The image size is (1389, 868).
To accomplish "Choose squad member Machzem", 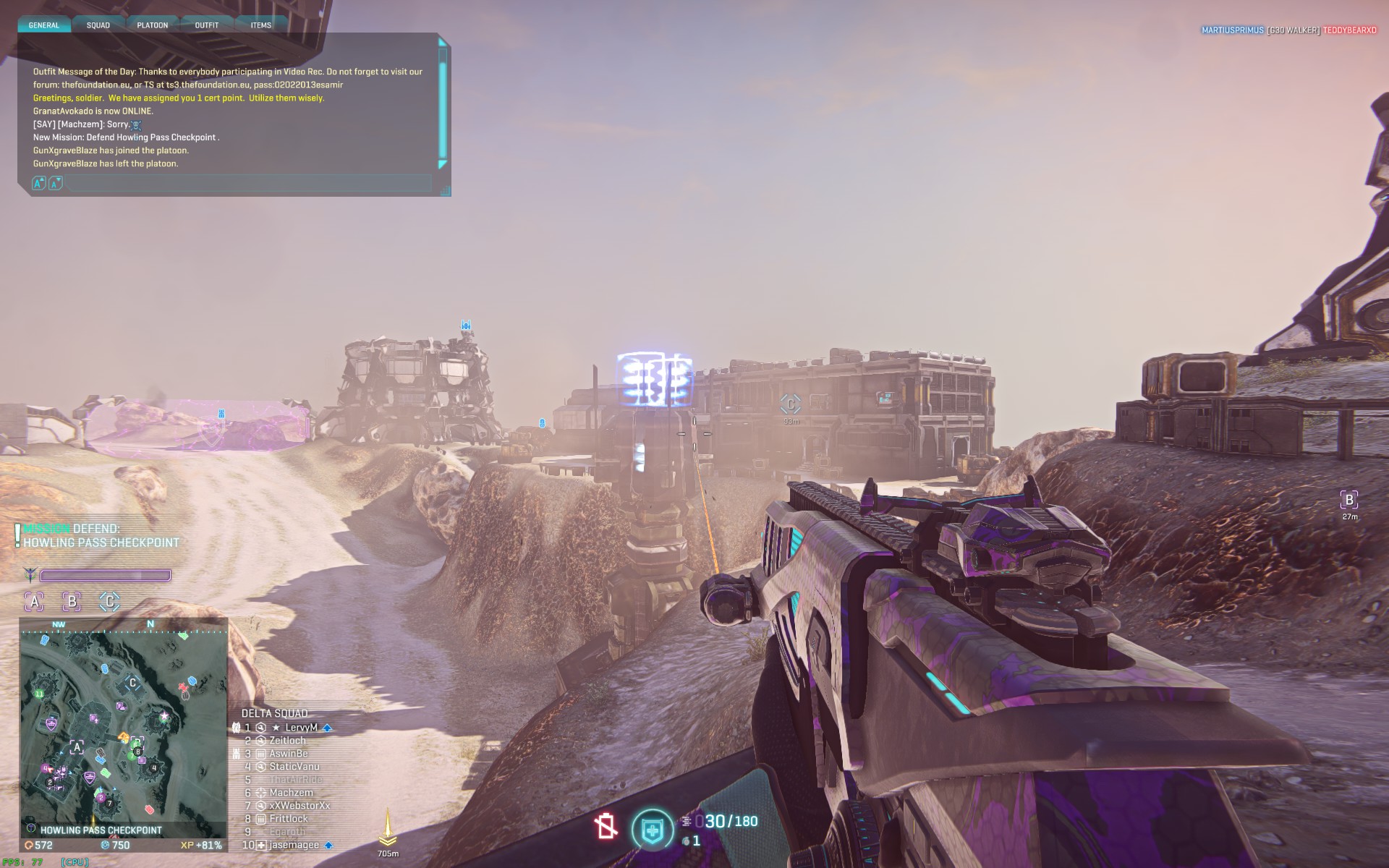I will 291,793.
